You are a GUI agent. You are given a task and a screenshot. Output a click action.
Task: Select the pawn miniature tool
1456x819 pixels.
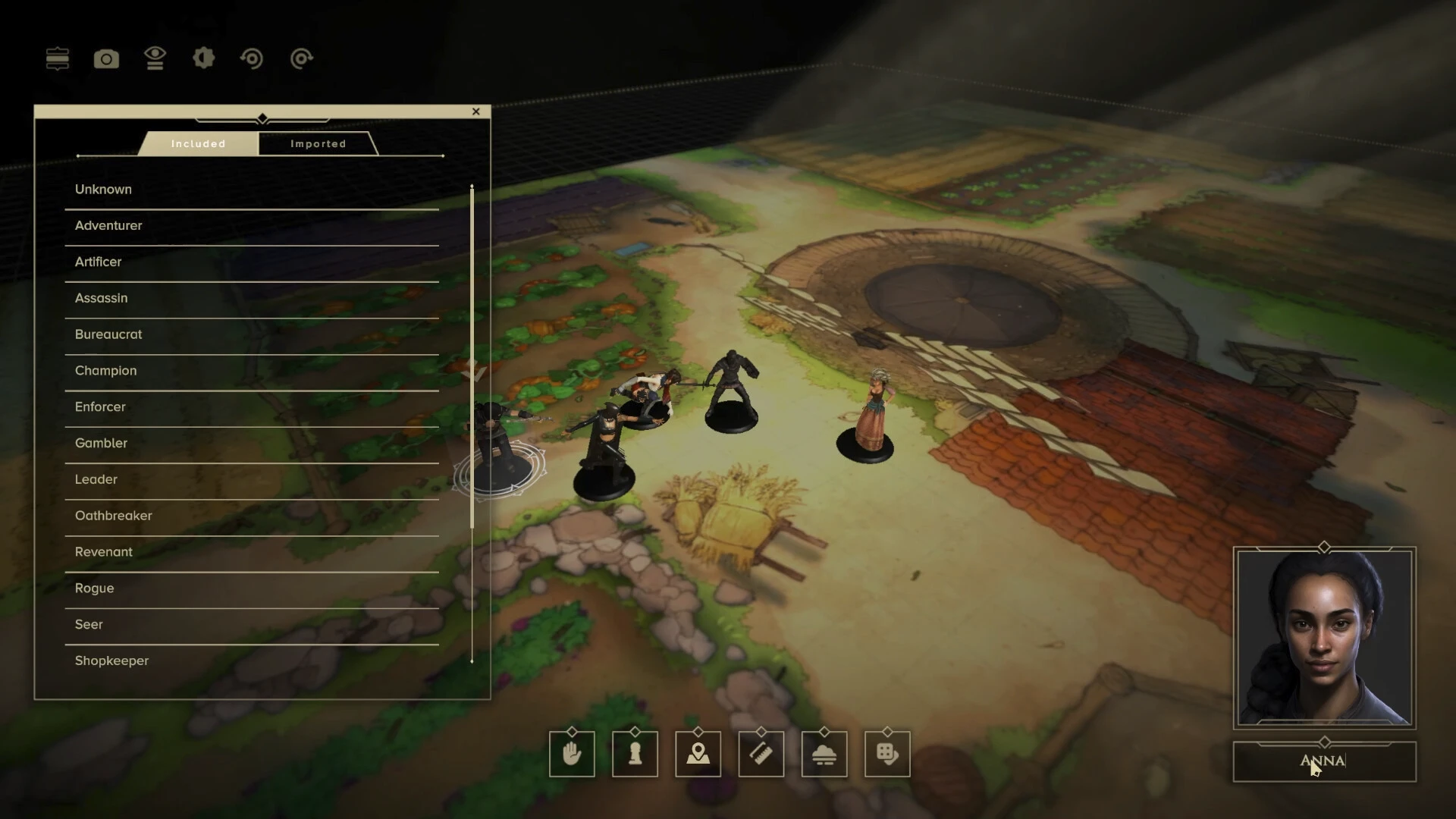(635, 754)
